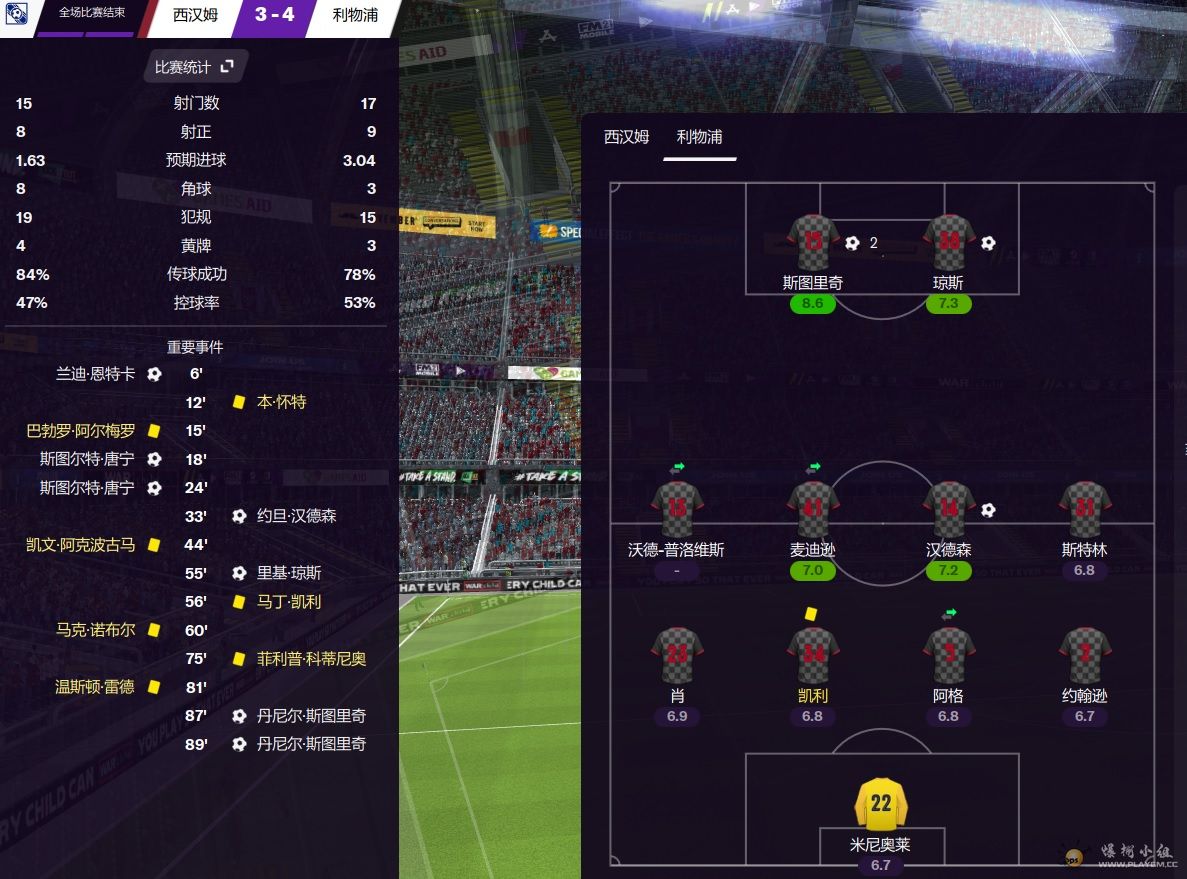Screen dimensions: 1187x879
Task: Select winger 斯特林 on the pitch
Action: 1084,510
